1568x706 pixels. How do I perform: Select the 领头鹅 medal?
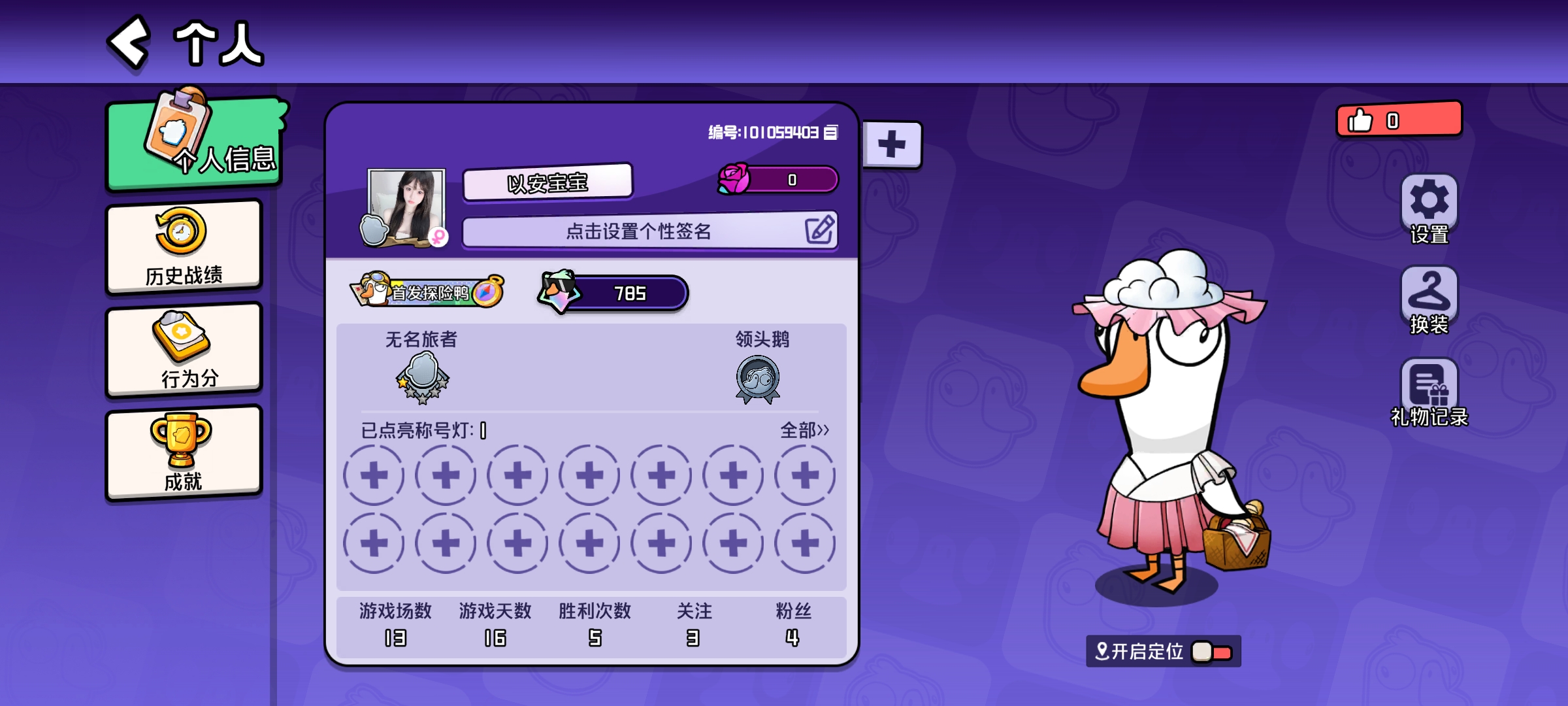[x=758, y=378]
